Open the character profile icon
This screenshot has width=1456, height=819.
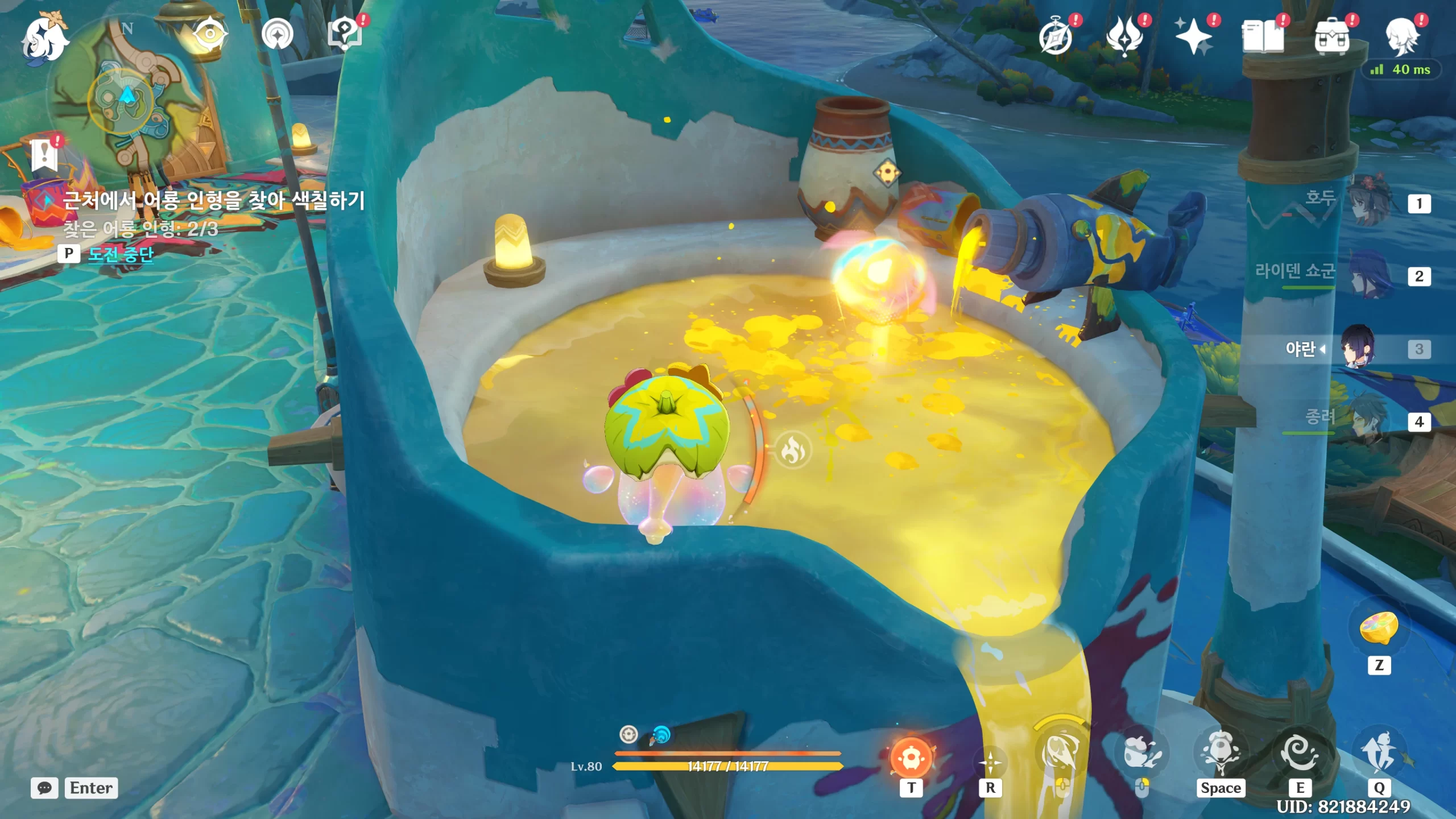1401,36
